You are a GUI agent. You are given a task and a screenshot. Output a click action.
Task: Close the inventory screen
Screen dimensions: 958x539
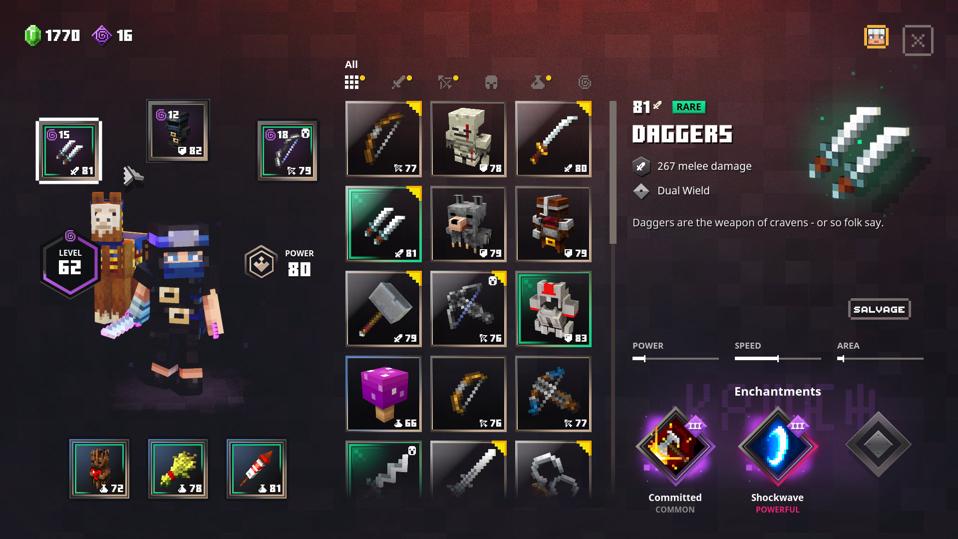917,40
